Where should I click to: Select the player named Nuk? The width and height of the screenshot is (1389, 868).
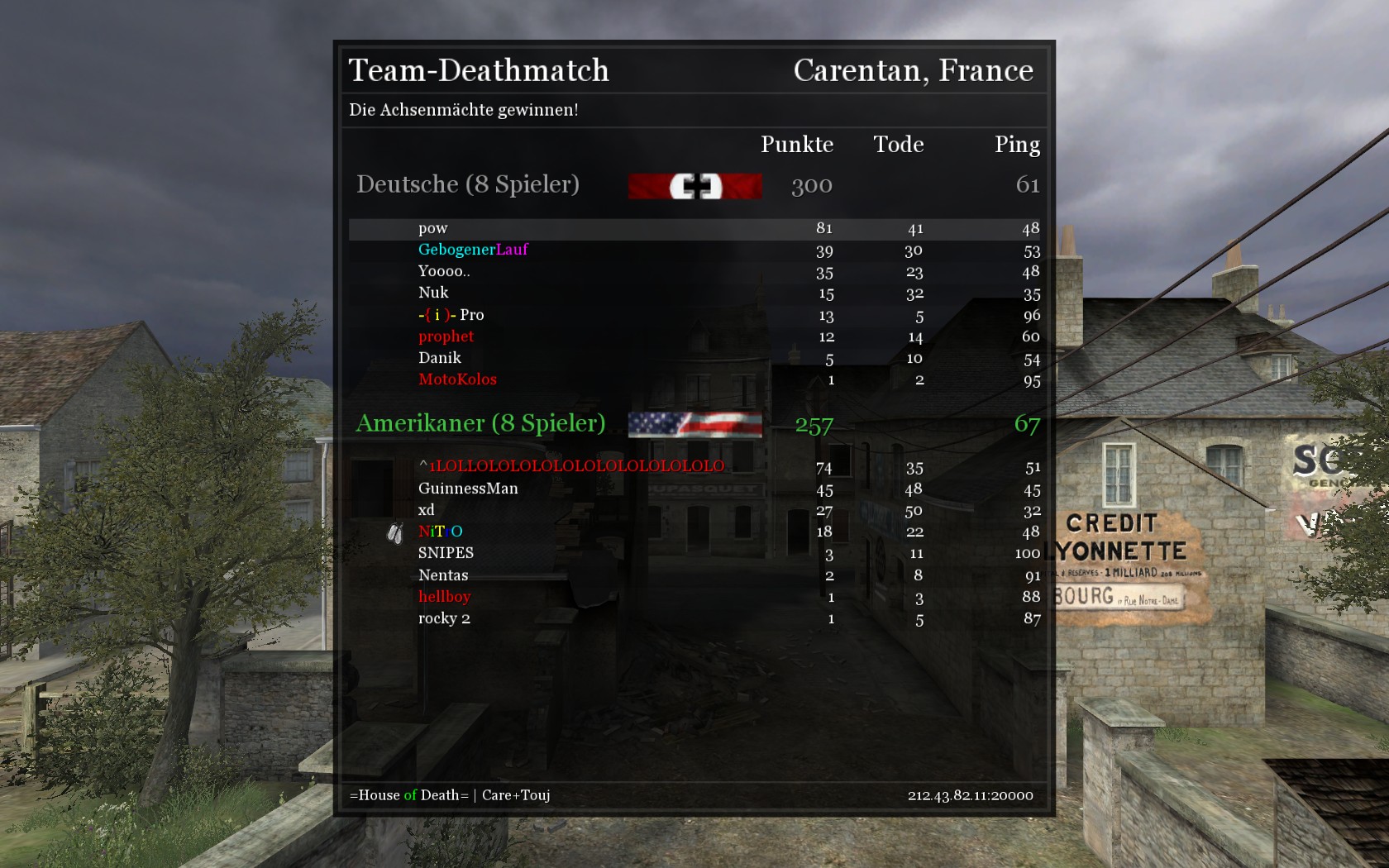[x=433, y=293]
